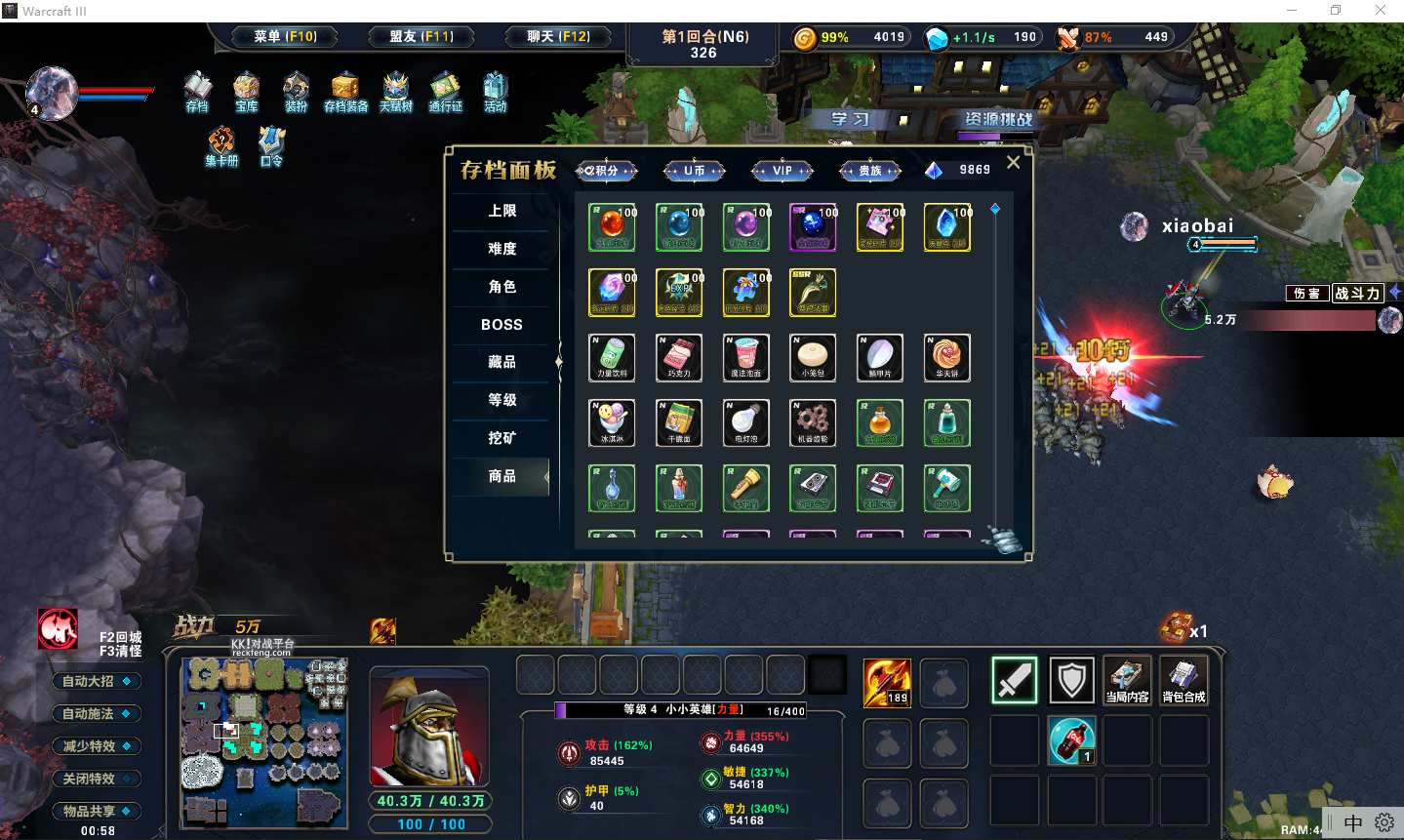Switch to the 贵族 tab
The height and width of the screenshot is (840, 1404).
tap(869, 171)
